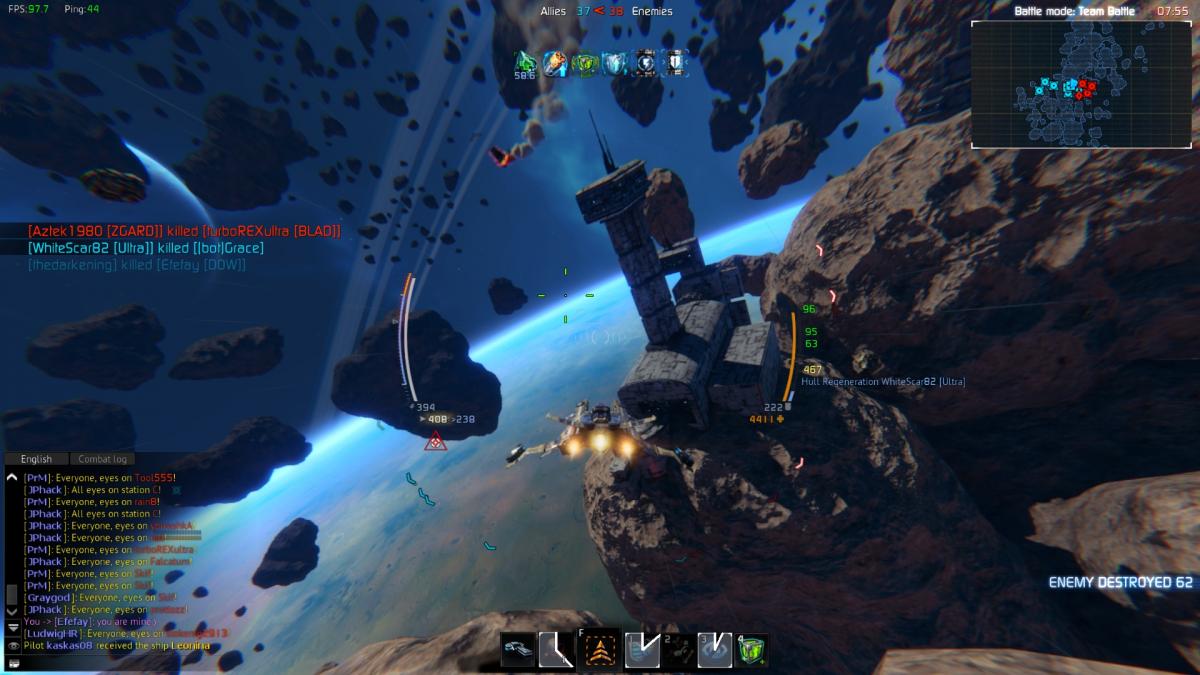
Task: Select the main weapon slot icon
Action: [518, 650]
